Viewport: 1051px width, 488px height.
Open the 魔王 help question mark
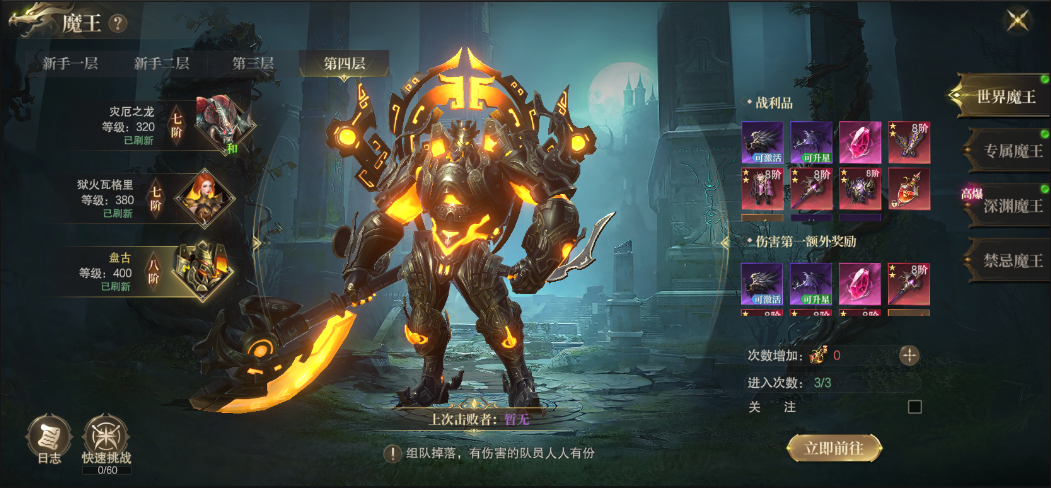click(117, 23)
